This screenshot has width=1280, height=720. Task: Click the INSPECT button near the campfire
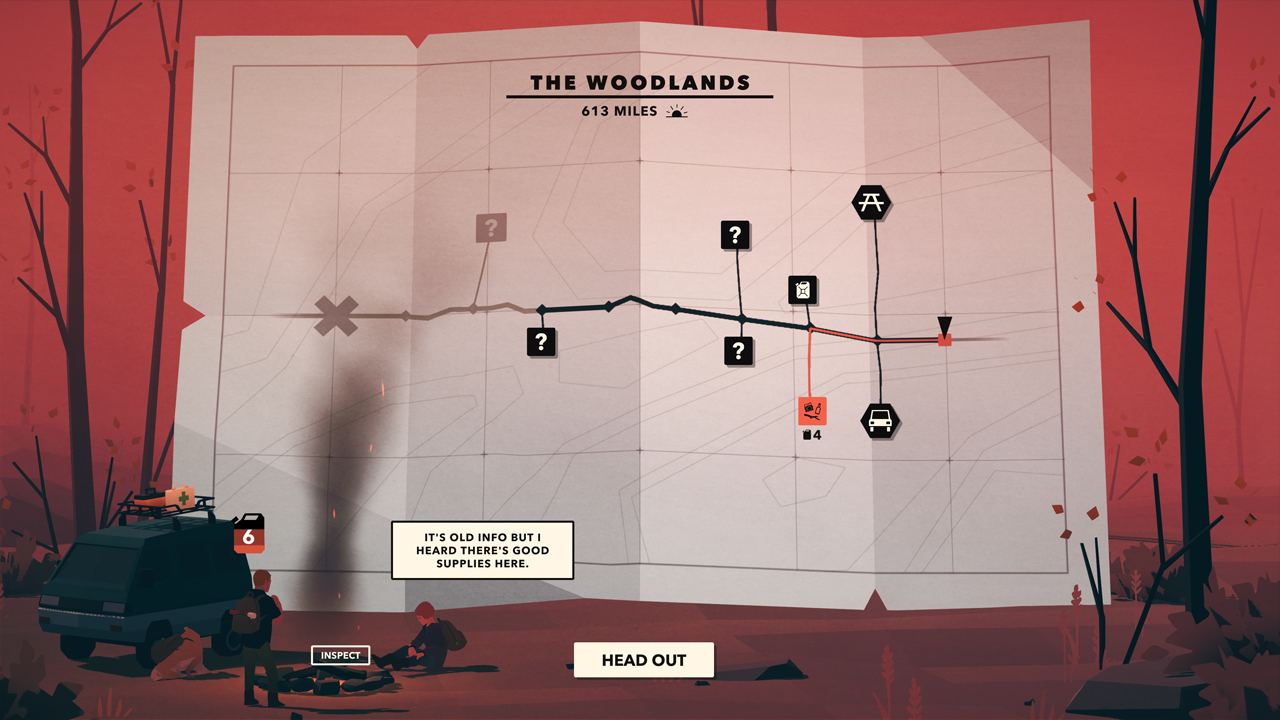(x=342, y=655)
